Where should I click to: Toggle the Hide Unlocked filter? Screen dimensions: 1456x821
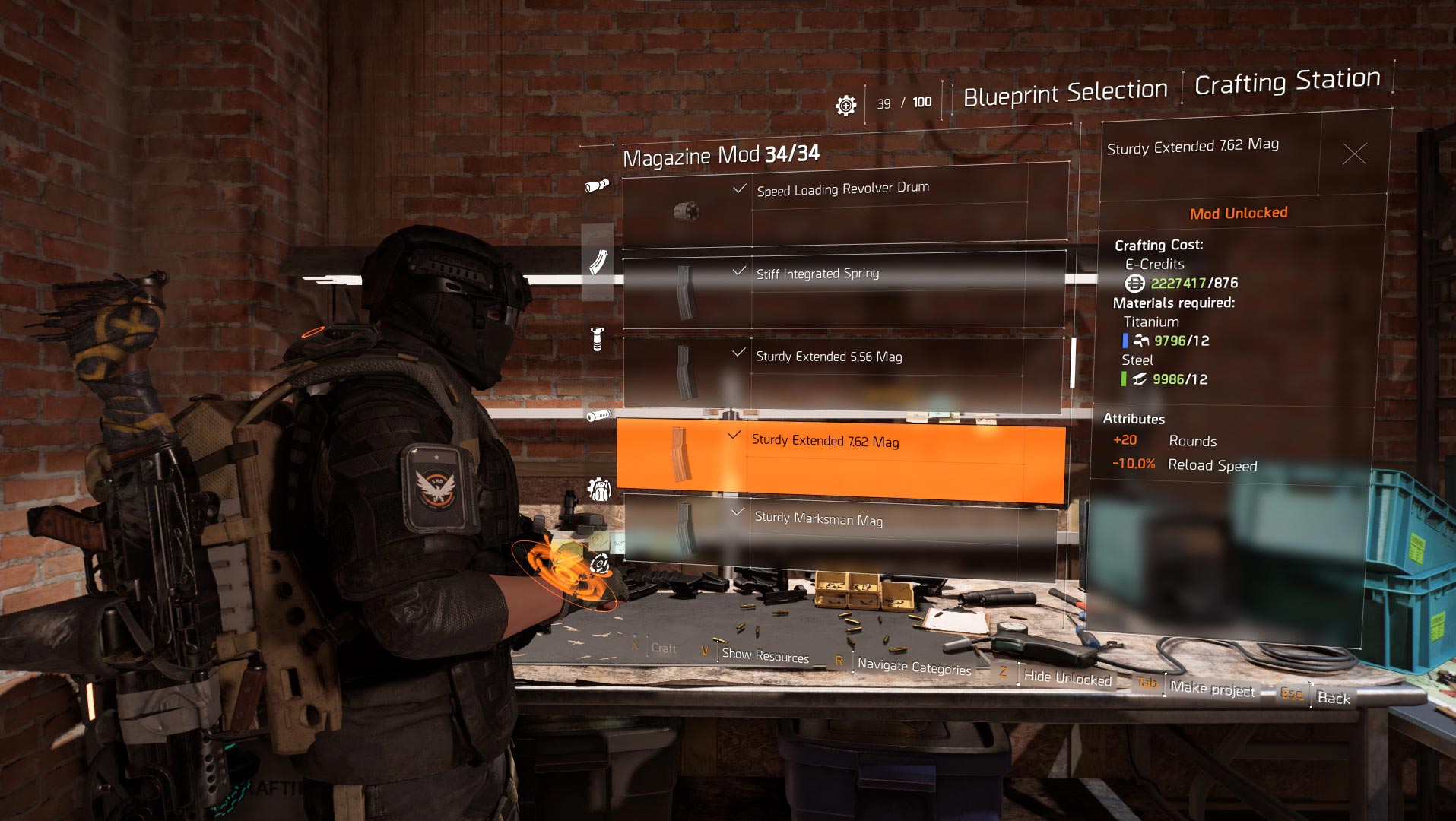tap(1067, 678)
